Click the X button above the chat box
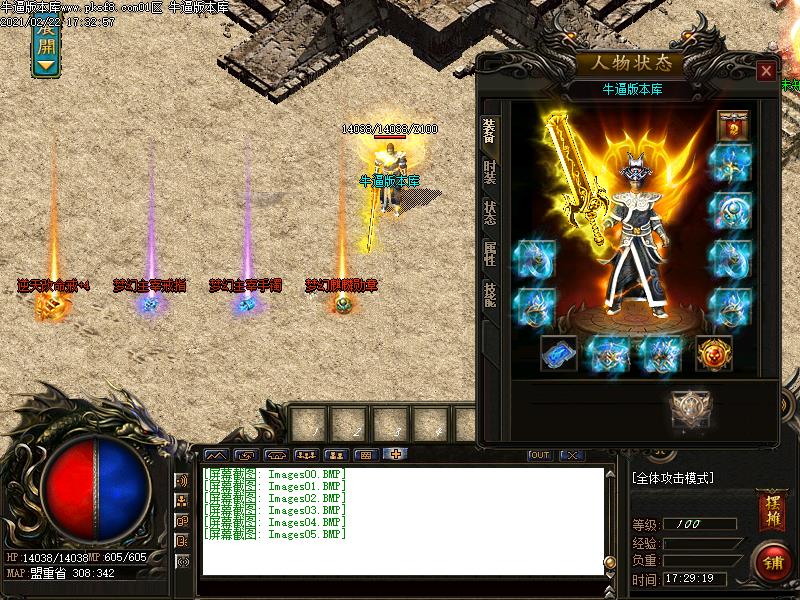 (571, 455)
